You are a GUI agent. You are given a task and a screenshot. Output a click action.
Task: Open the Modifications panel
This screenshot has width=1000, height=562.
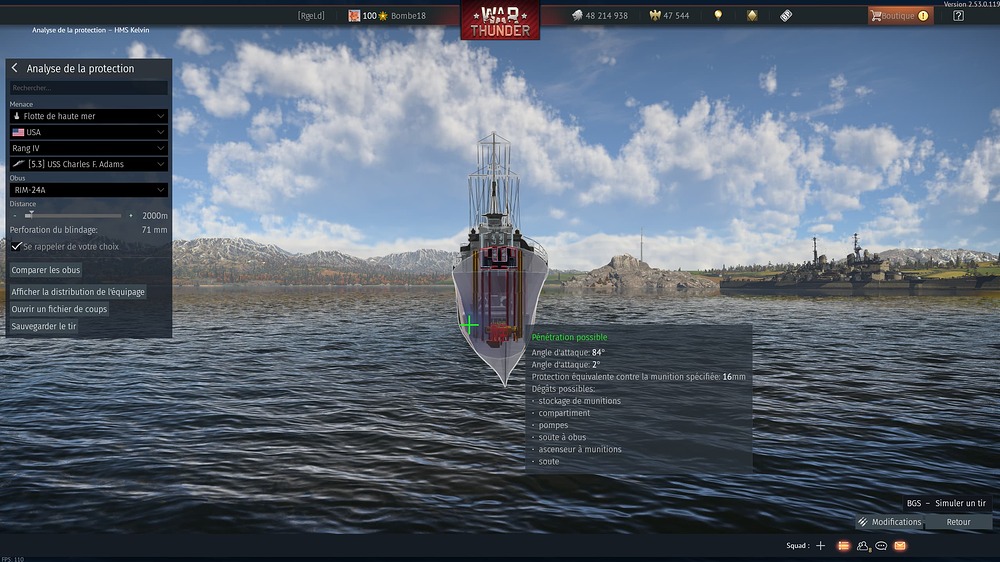point(889,522)
